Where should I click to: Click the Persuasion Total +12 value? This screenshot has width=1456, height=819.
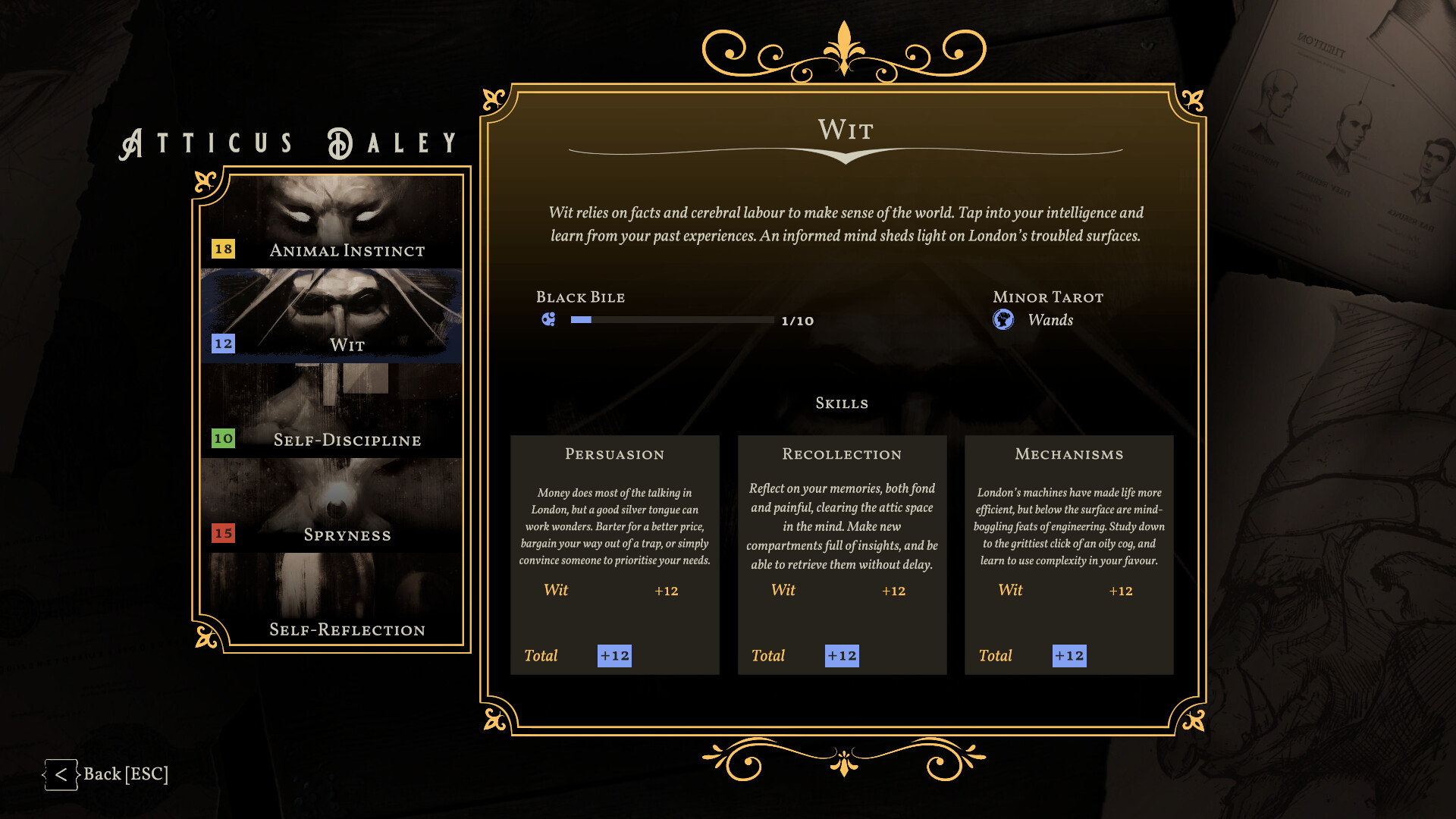click(x=614, y=655)
